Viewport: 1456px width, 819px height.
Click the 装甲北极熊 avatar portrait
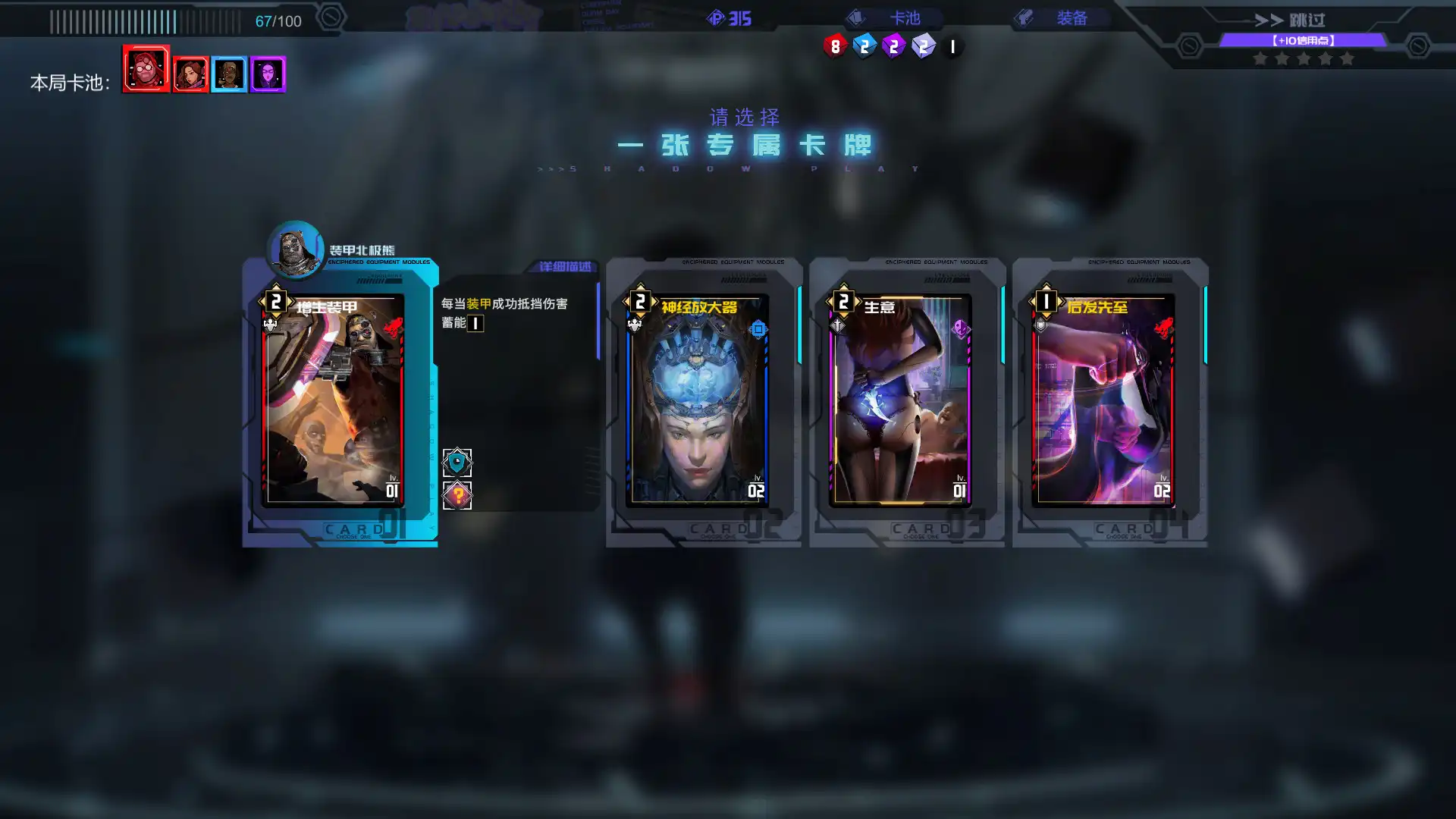[295, 250]
